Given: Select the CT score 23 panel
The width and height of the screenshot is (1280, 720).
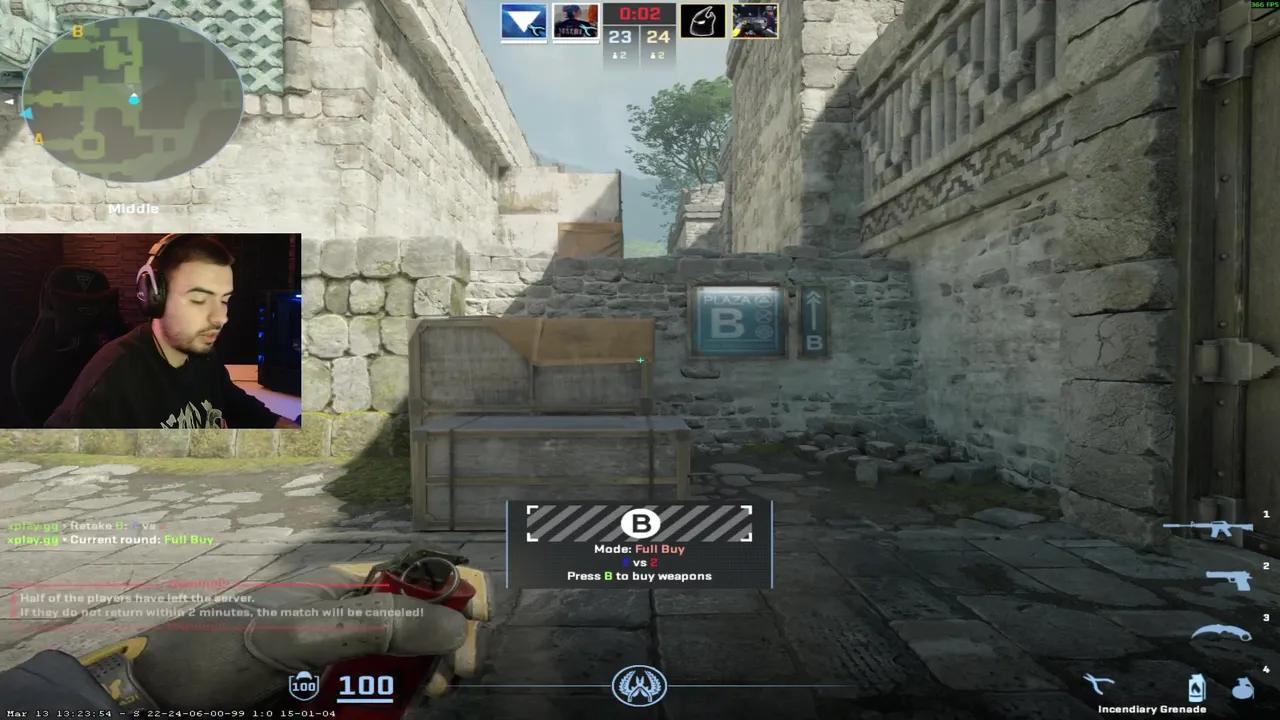Looking at the screenshot, I should (619, 36).
